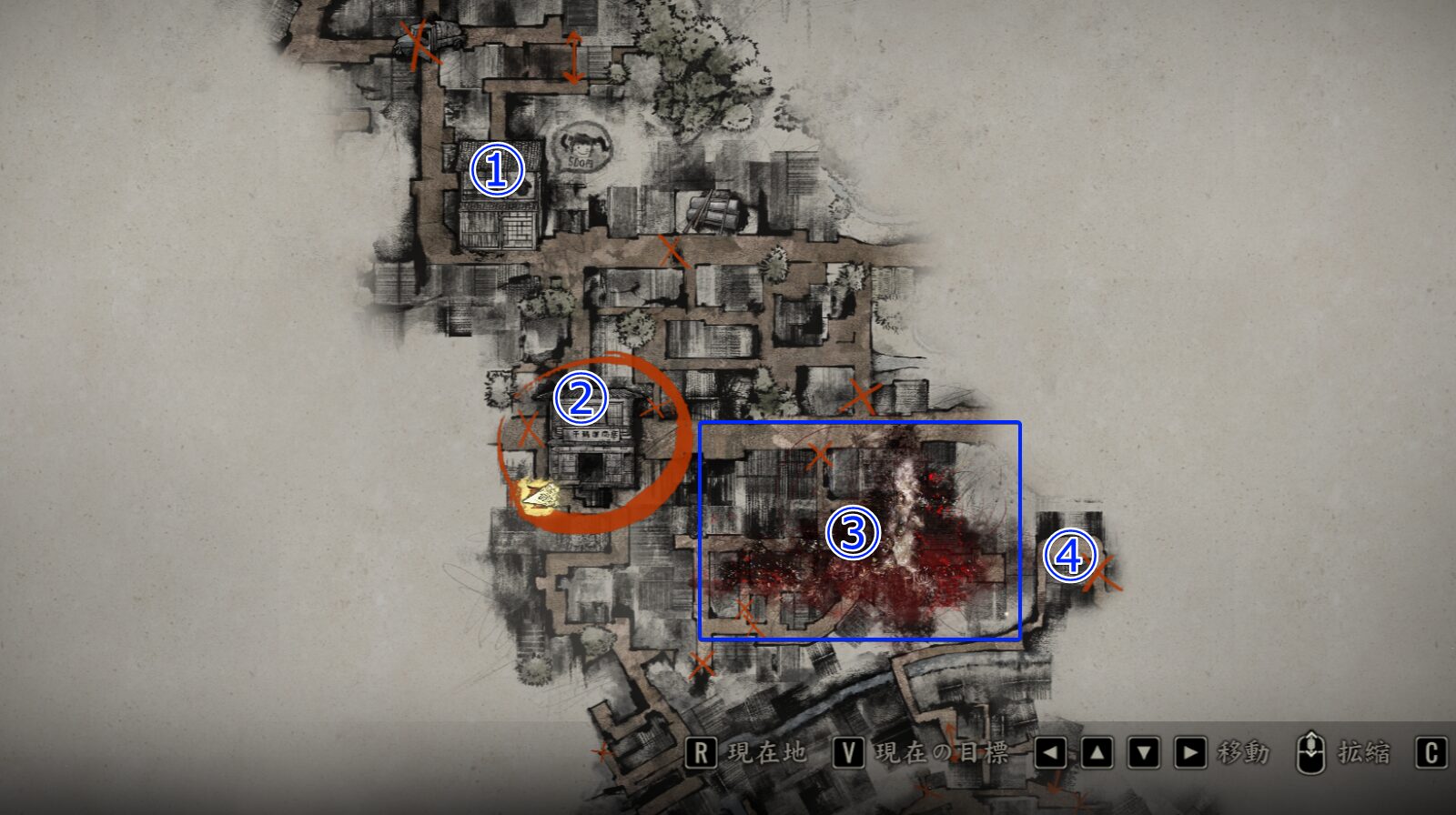Select map marker ② inside the orange circle
The height and width of the screenshot is (815, 1456).
click(581, 398)
